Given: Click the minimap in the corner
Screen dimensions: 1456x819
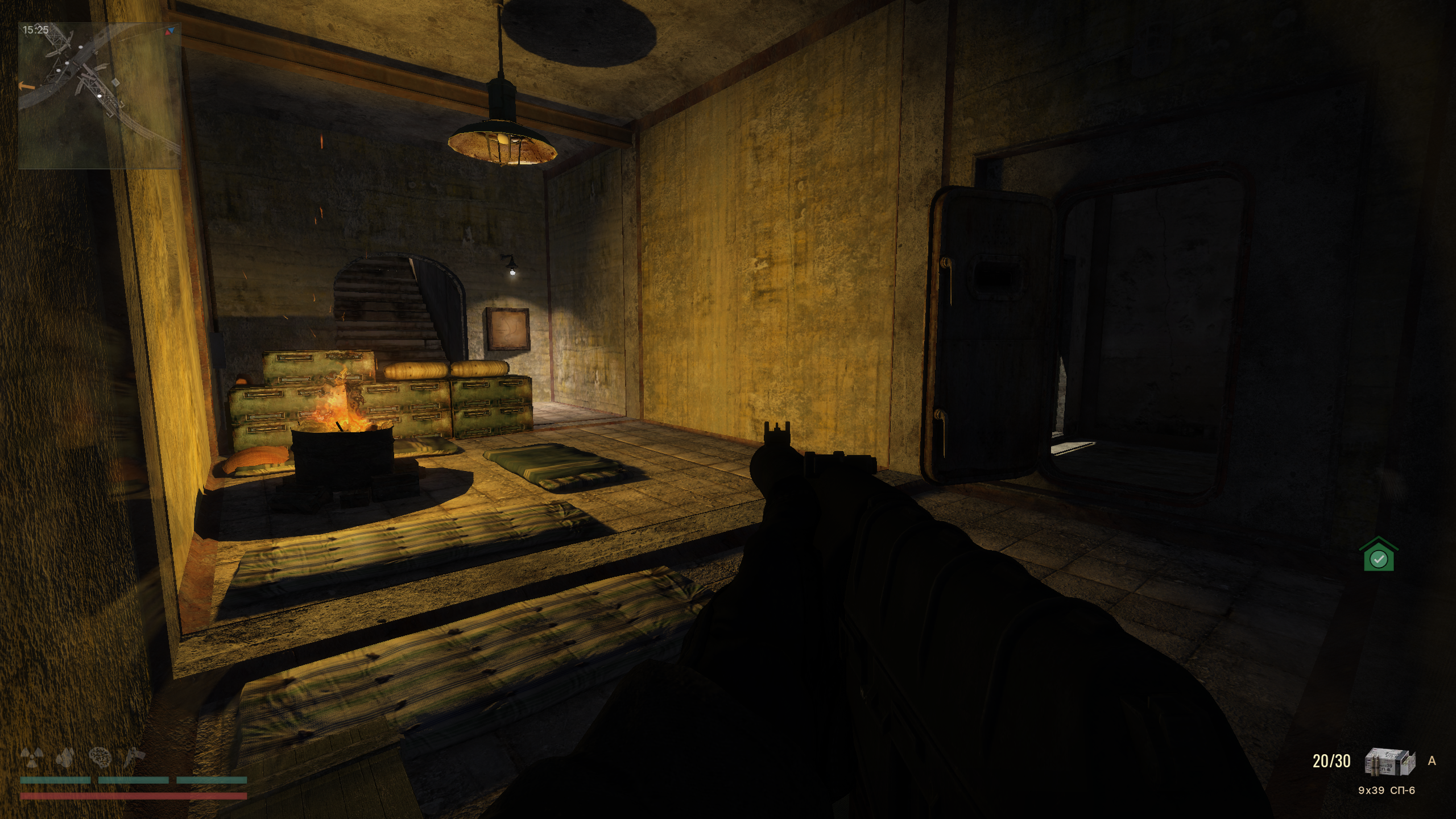Looking at the screenshot, I should (x=100, y=96).
